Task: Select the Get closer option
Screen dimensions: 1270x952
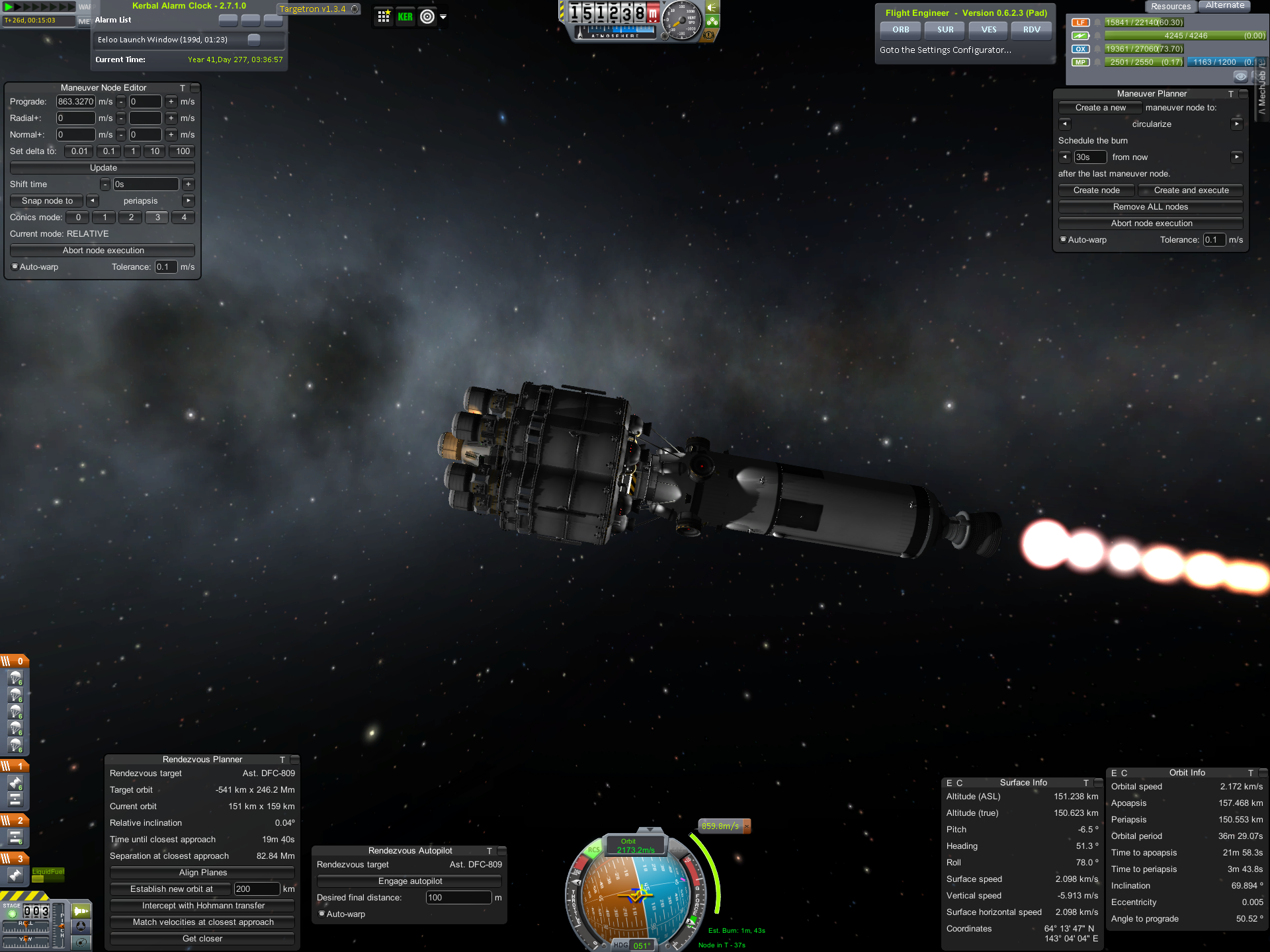Action: pos(202,939)
